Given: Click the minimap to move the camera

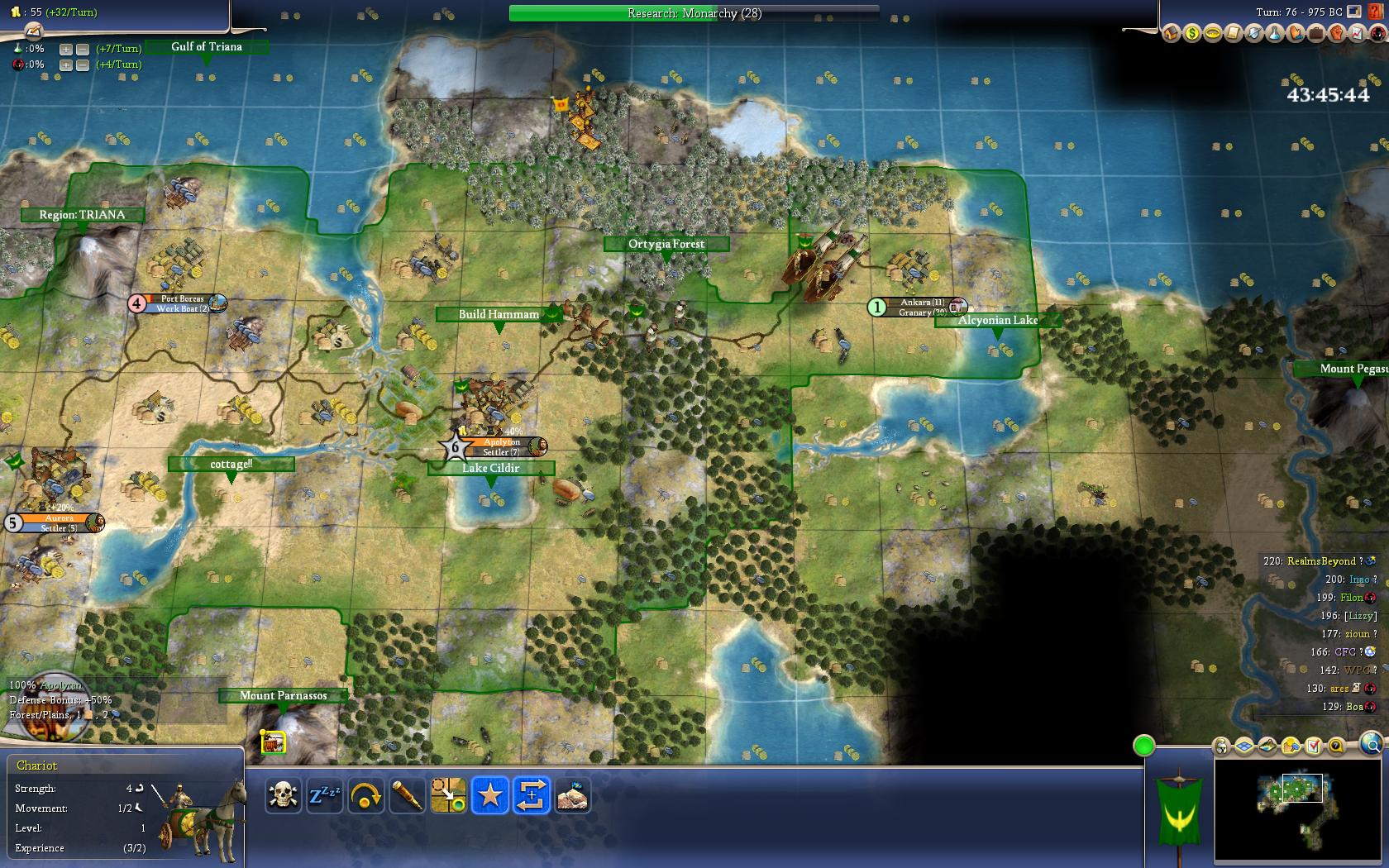Looking at the screenshot, I should [x=1296, y=812].
